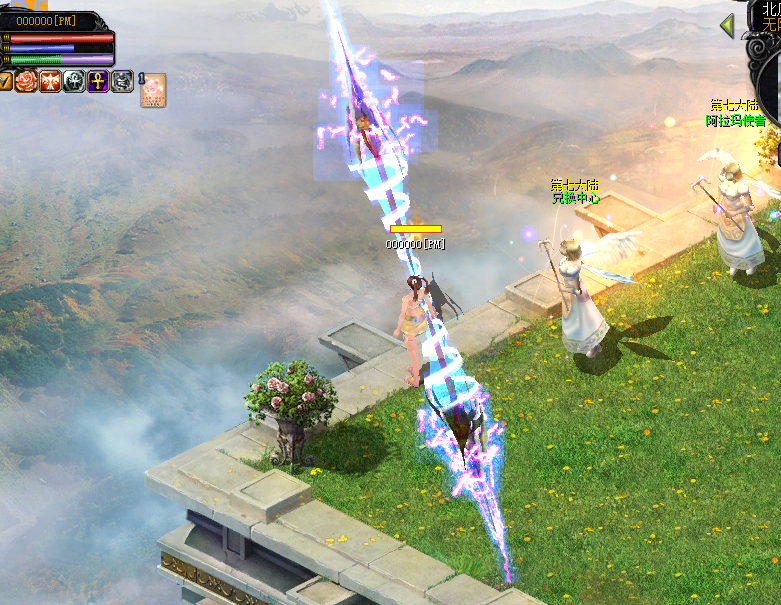
Task: Click the grey armored figure buff icon
Action: coord(123,81)
